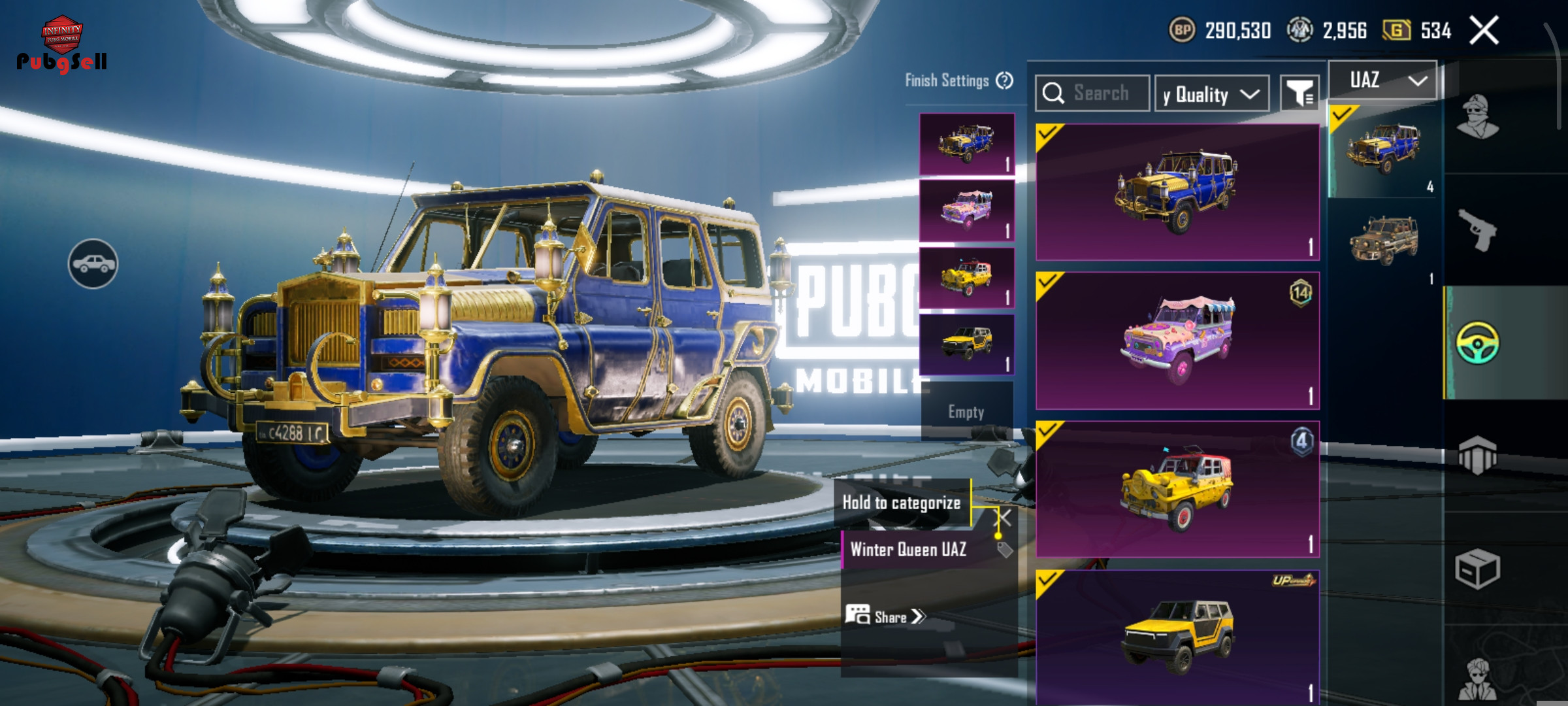This screenshot has width=1568, height=706.
Task: Choose the pink candy UAZ skin card
Action: tap(1177, 341)
